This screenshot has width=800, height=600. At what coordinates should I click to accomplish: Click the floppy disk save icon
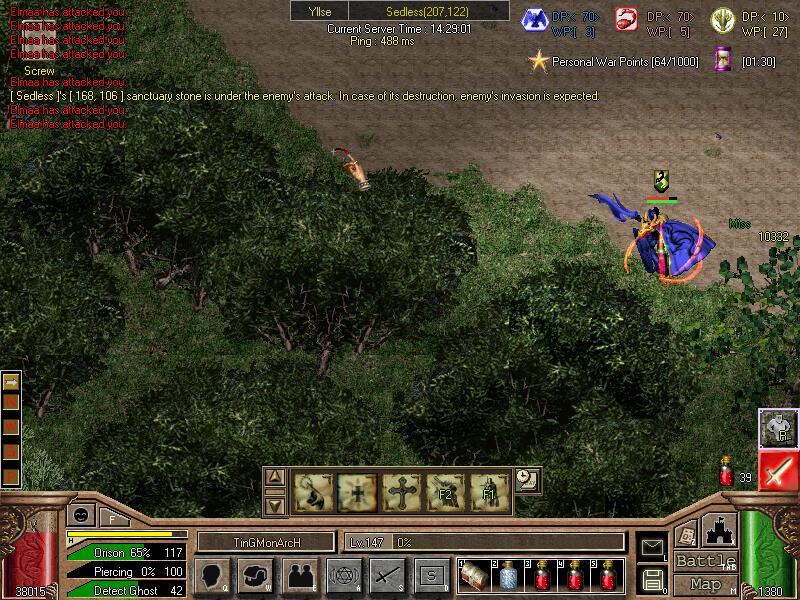[652, 578]
